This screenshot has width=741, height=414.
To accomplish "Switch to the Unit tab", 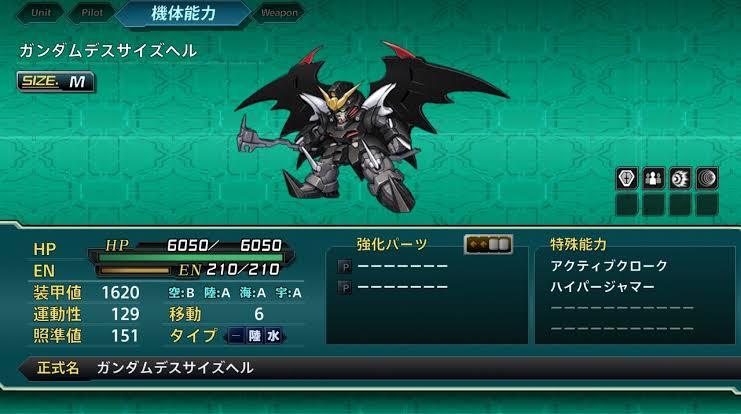I will pyautogui.click(x=41, y=13).
